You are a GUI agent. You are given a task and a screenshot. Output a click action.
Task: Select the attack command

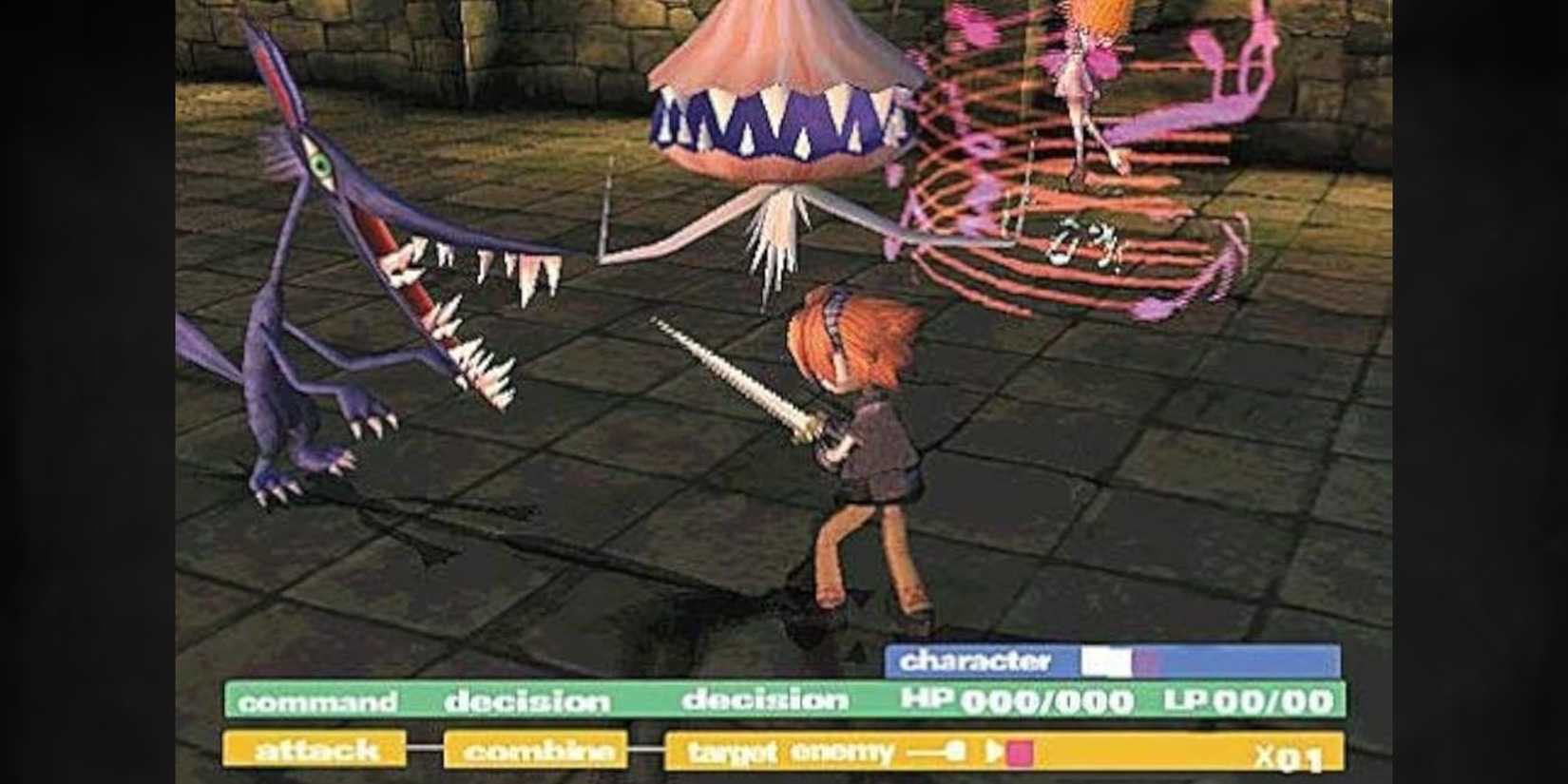coord(314,750)
